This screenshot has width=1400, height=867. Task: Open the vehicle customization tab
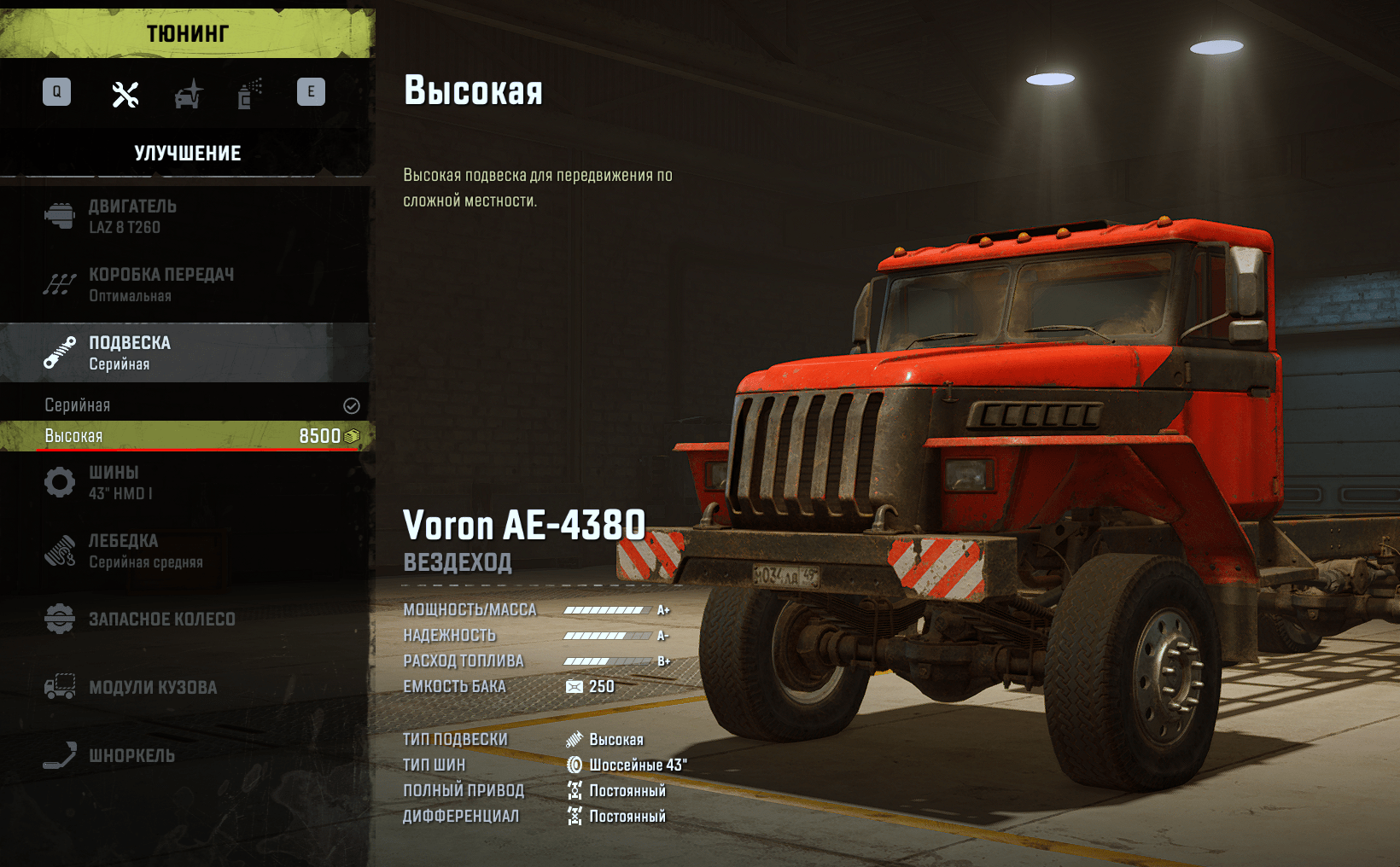tap(189, 94)
